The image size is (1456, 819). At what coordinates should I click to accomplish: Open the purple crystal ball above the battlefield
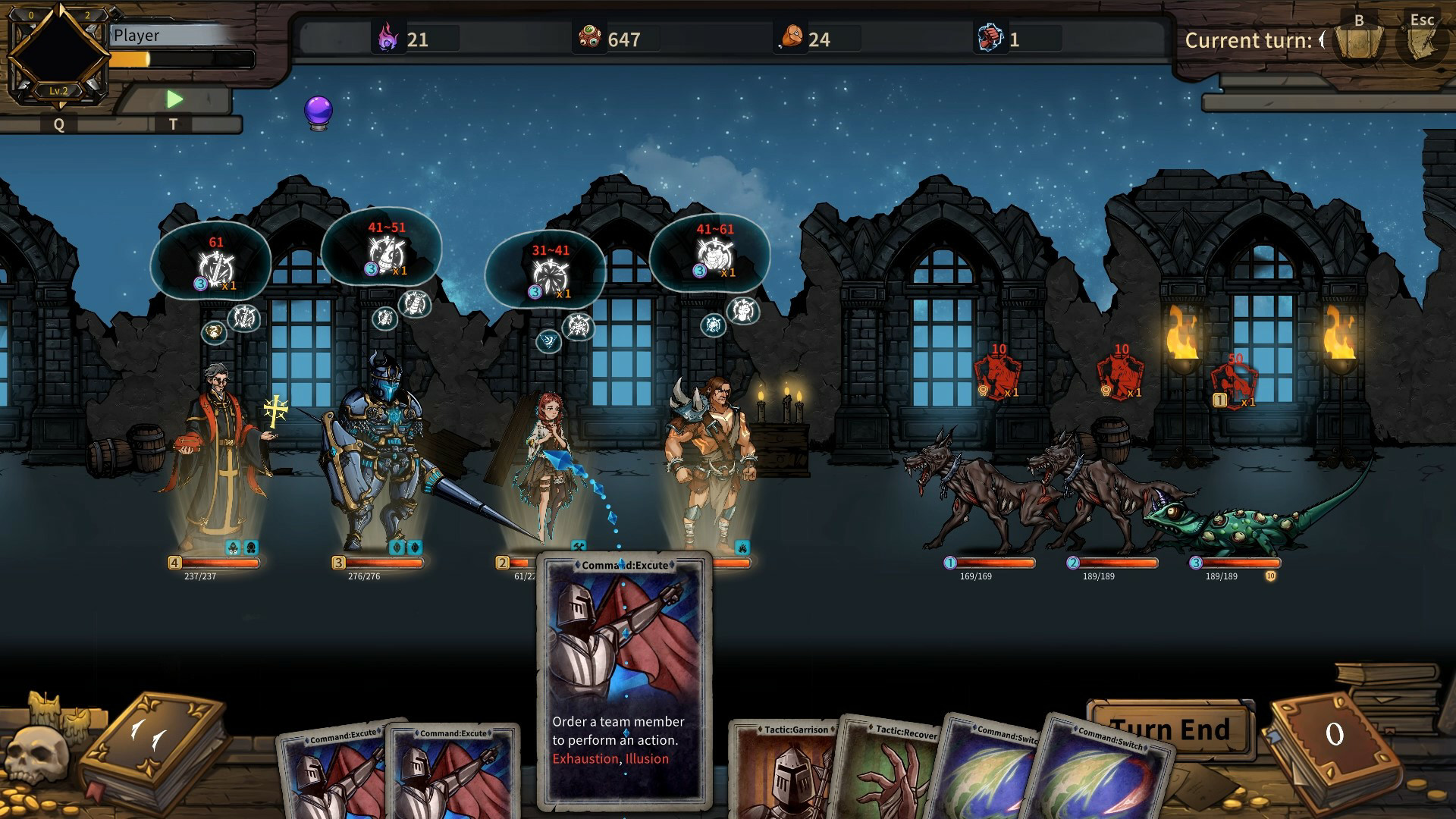click(x=319, y=108)
